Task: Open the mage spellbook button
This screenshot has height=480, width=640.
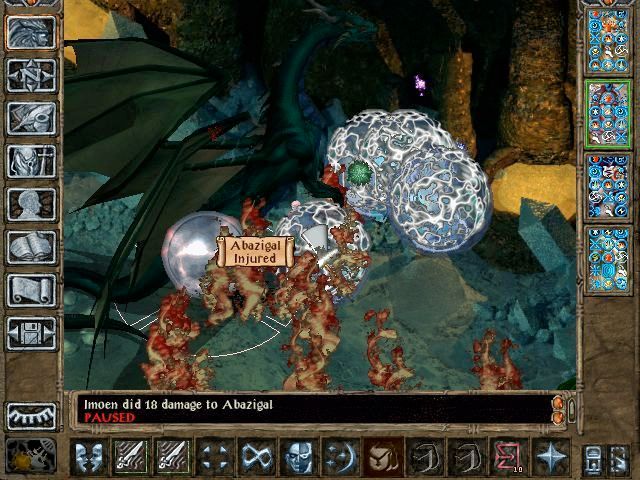Action: pyautogui.click(x=32, y=247)
